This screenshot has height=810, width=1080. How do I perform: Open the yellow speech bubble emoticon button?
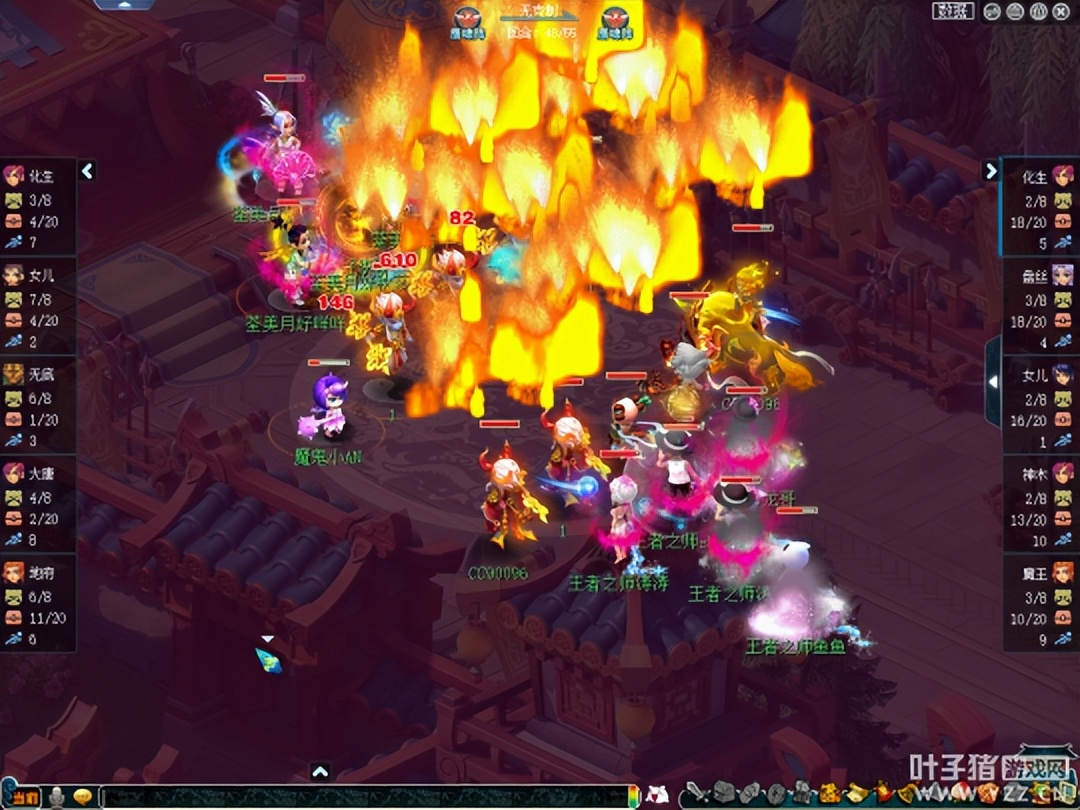tap(83, 797)
